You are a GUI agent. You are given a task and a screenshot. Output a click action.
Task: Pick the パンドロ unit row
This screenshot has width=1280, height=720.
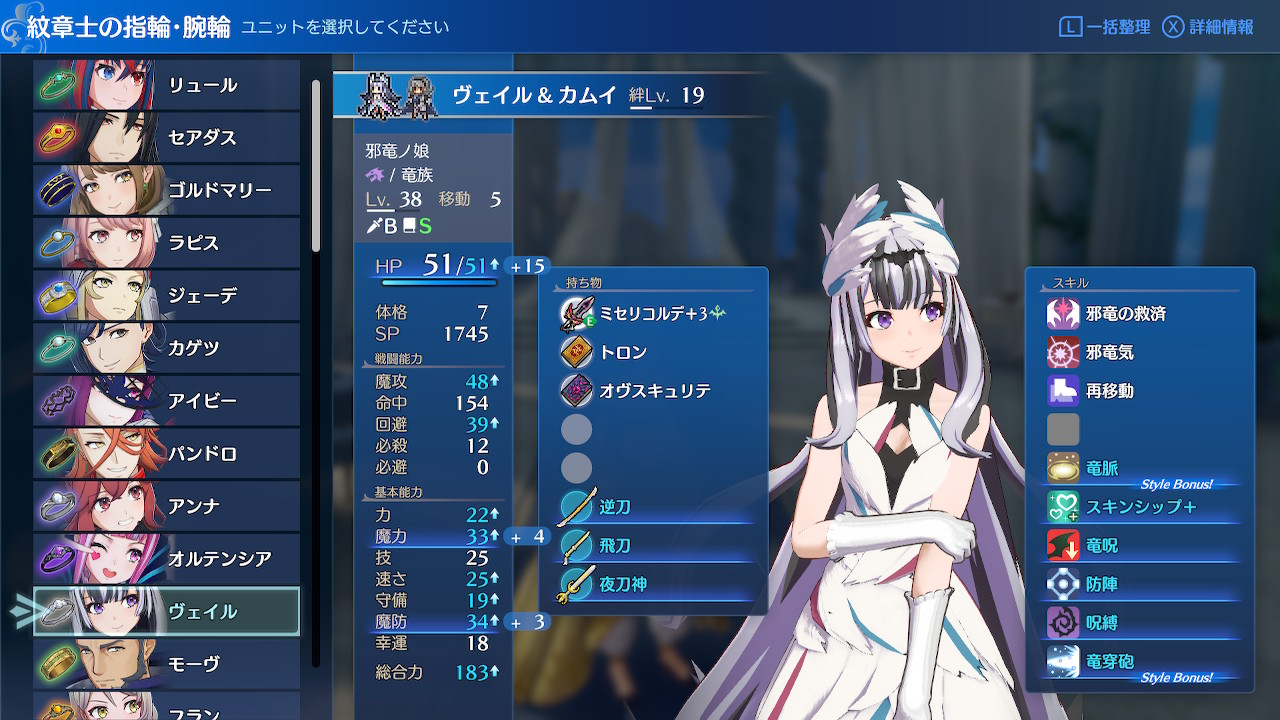pyautogui.click(x=167, y=454)
